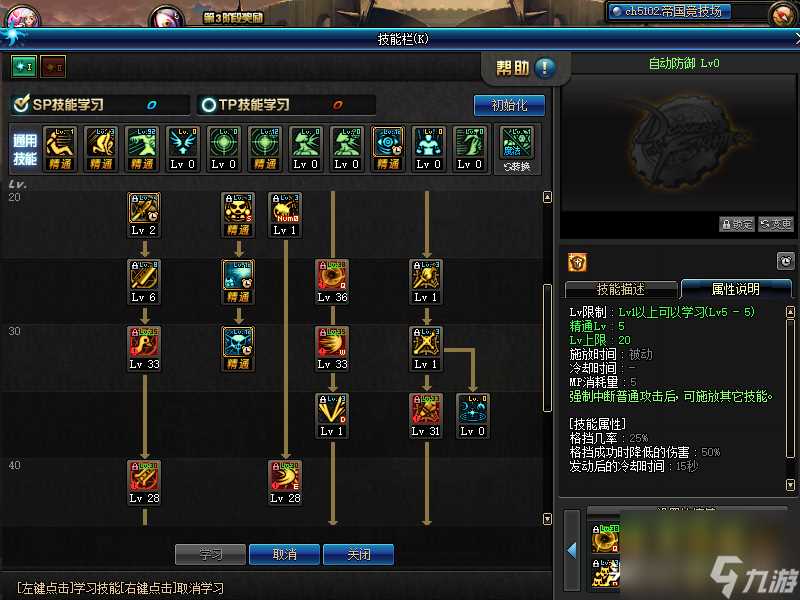Select the Lv 31 skill icon
Screen dimensions: 800x600
tap(425, 409)
